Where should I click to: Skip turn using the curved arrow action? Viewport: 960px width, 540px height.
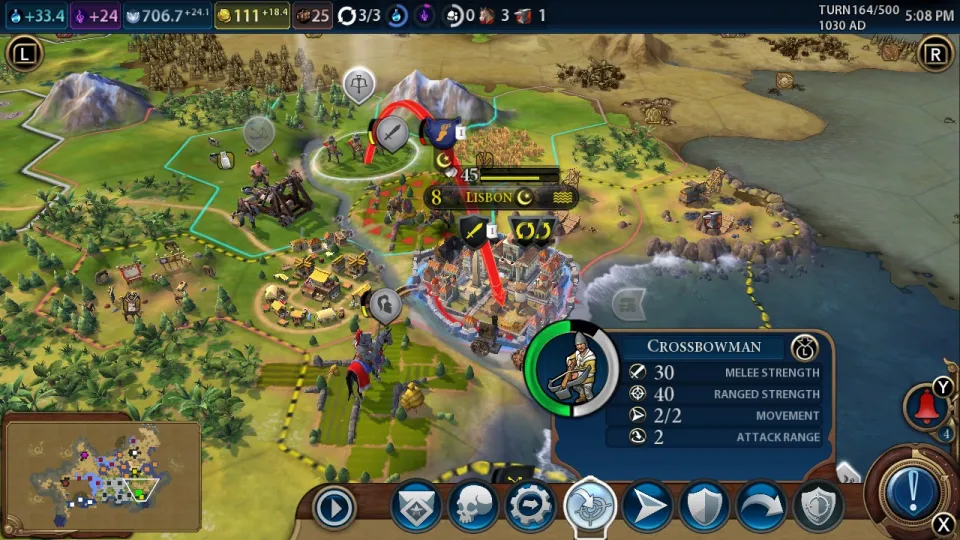coord(761,507)
